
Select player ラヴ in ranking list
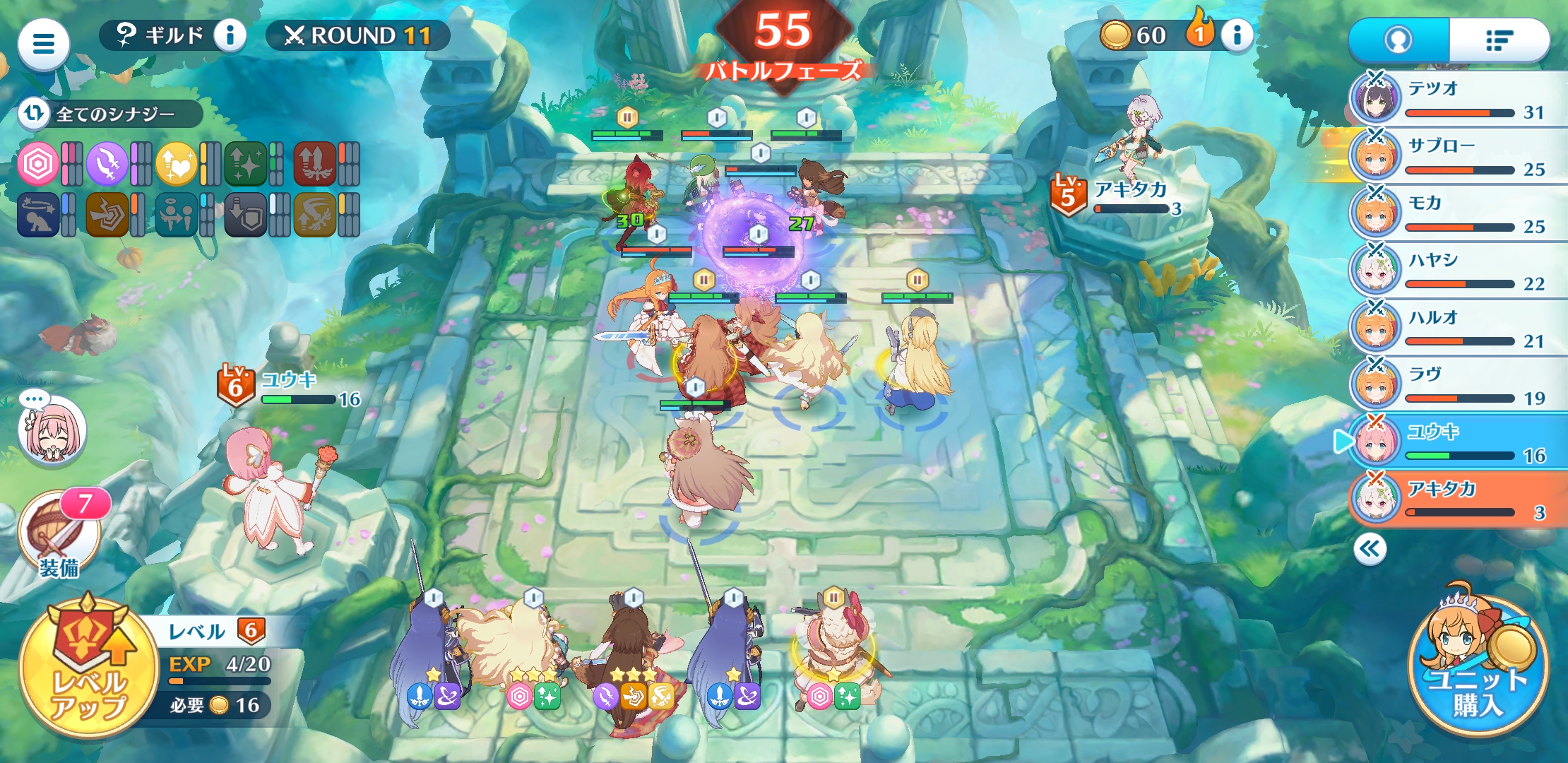(1458, 385)
